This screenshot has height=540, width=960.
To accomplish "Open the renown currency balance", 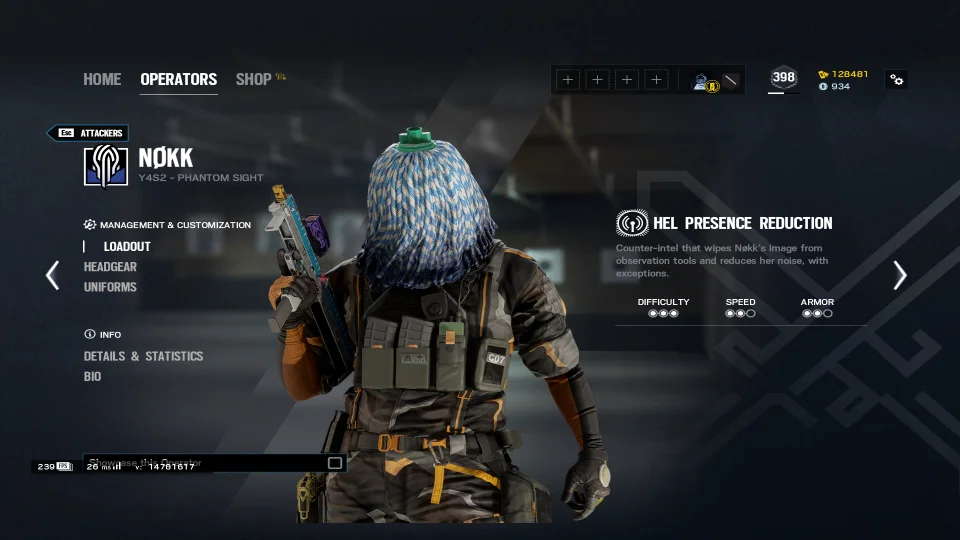I will pos(844,74).
